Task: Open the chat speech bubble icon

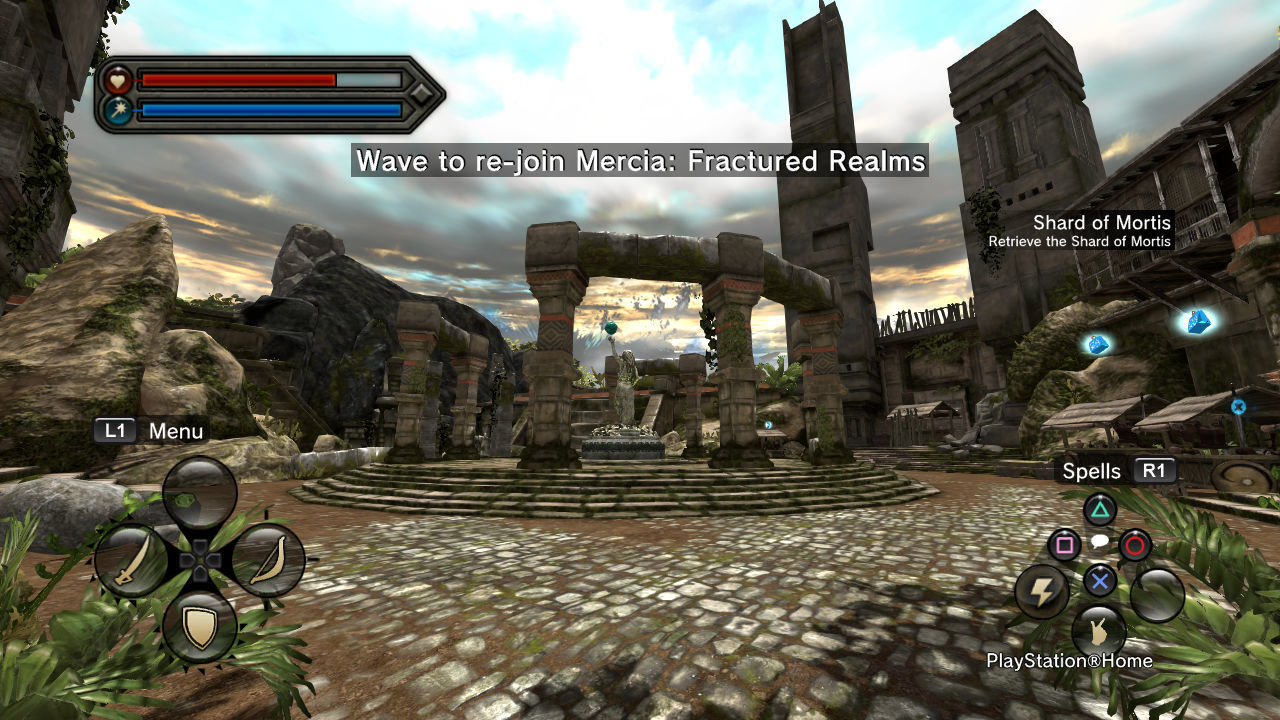Action: [x=1099, y=543]
